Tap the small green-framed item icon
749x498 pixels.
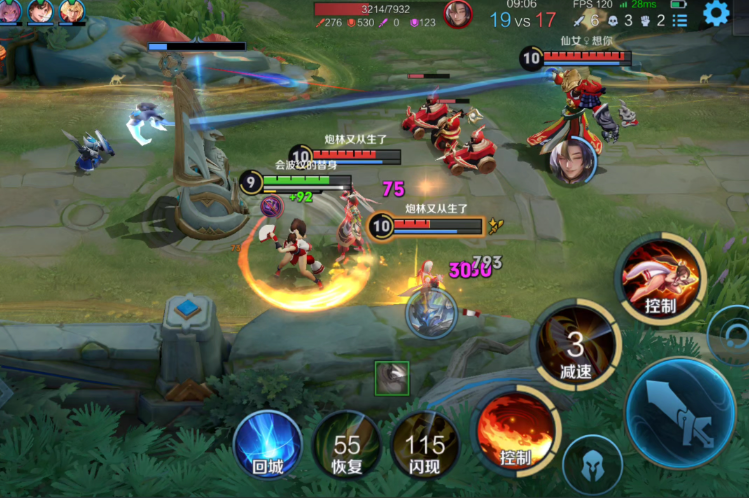click(392, 378)
